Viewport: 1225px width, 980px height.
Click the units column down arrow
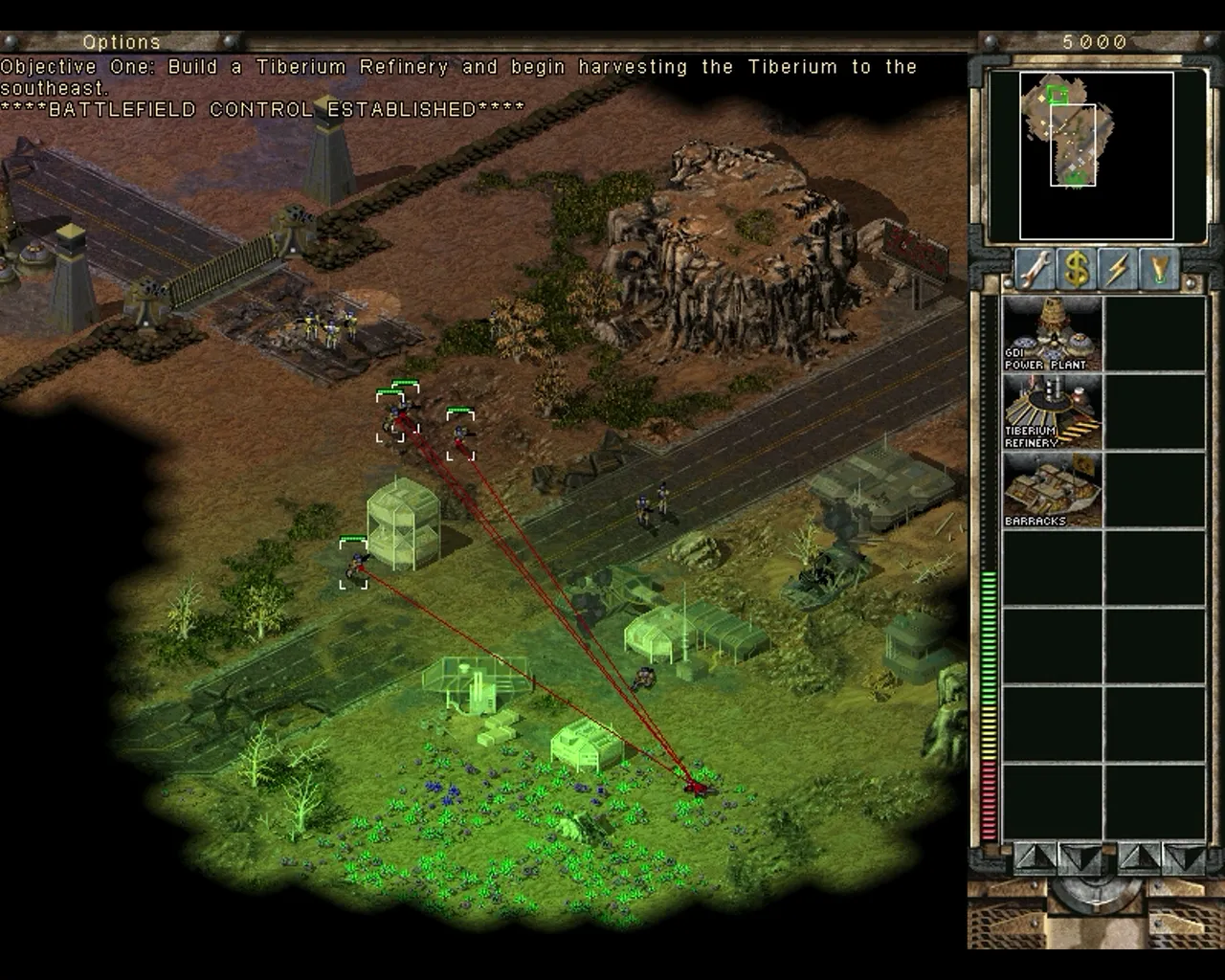(x=1187, y=857)
